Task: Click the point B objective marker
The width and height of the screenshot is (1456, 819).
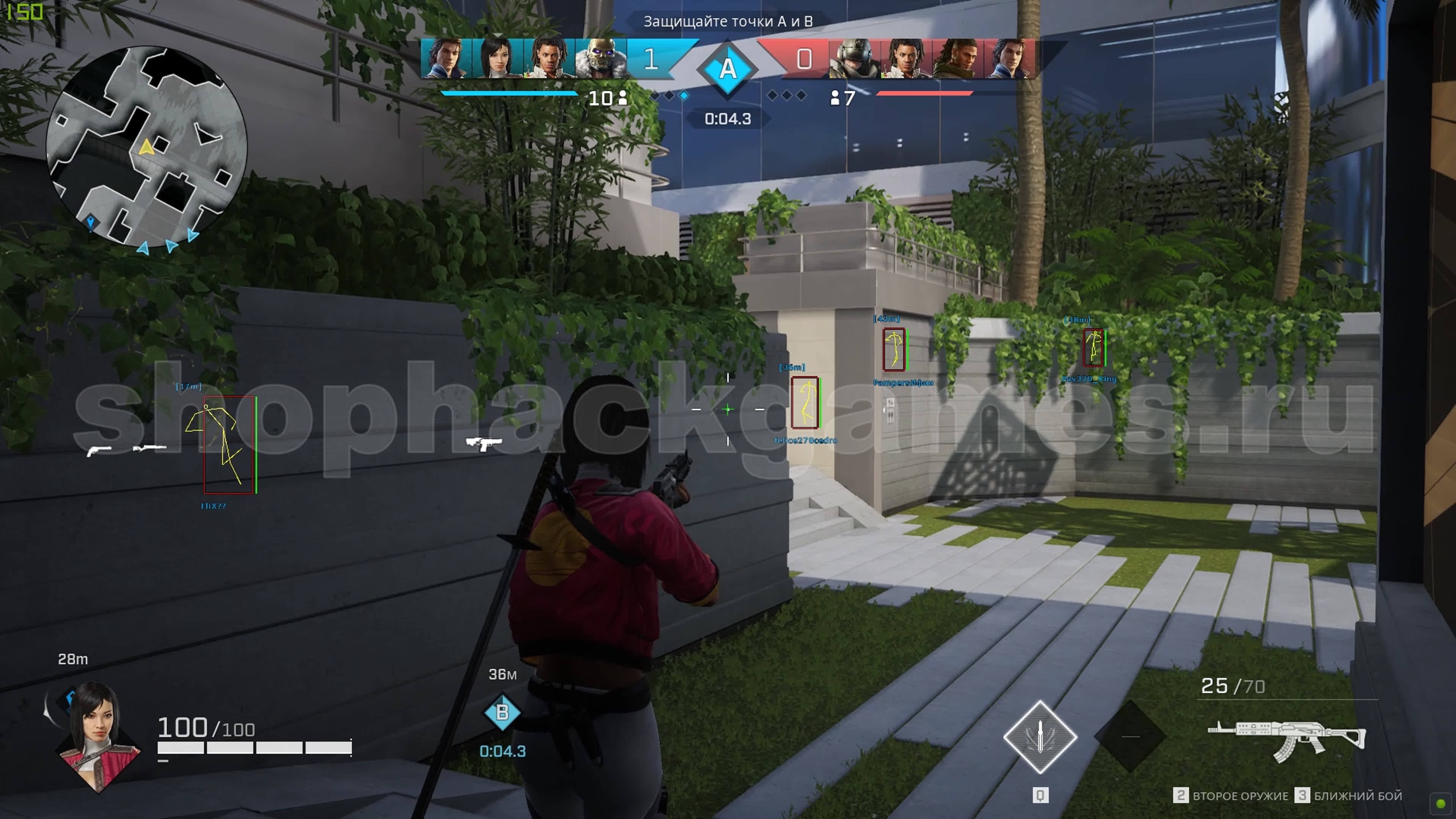Action: 502,712
